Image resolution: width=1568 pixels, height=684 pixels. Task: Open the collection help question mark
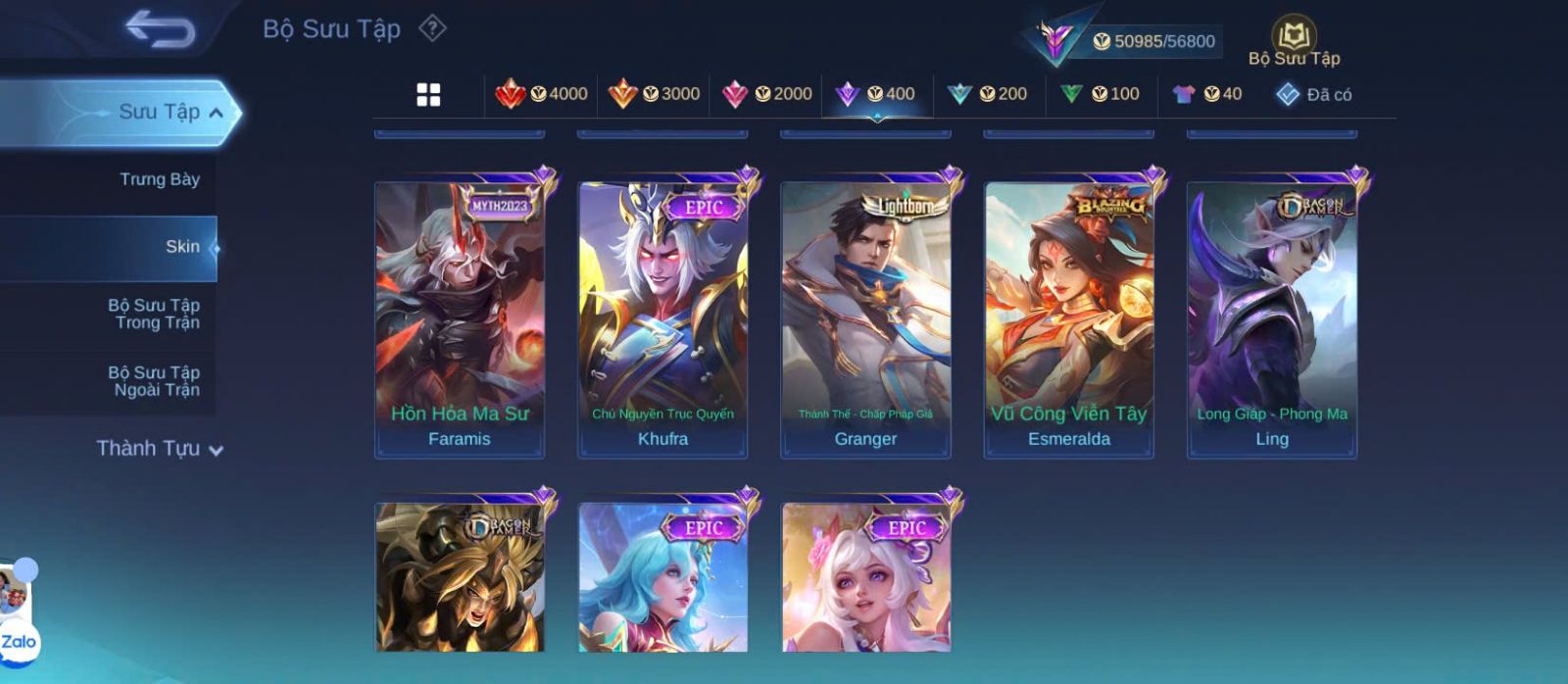coord(432,28)
